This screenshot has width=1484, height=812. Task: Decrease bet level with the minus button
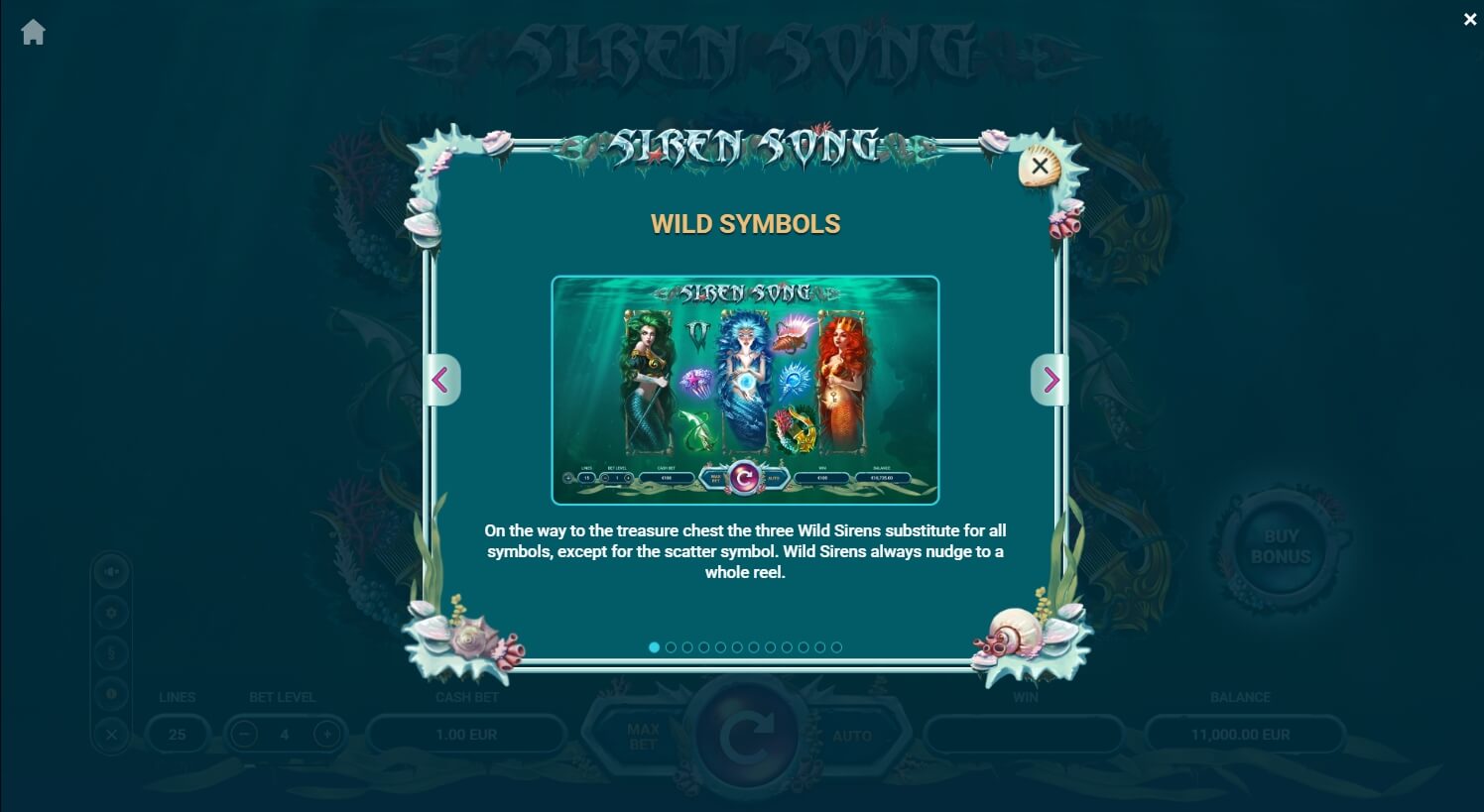click(x=243, y=735)
